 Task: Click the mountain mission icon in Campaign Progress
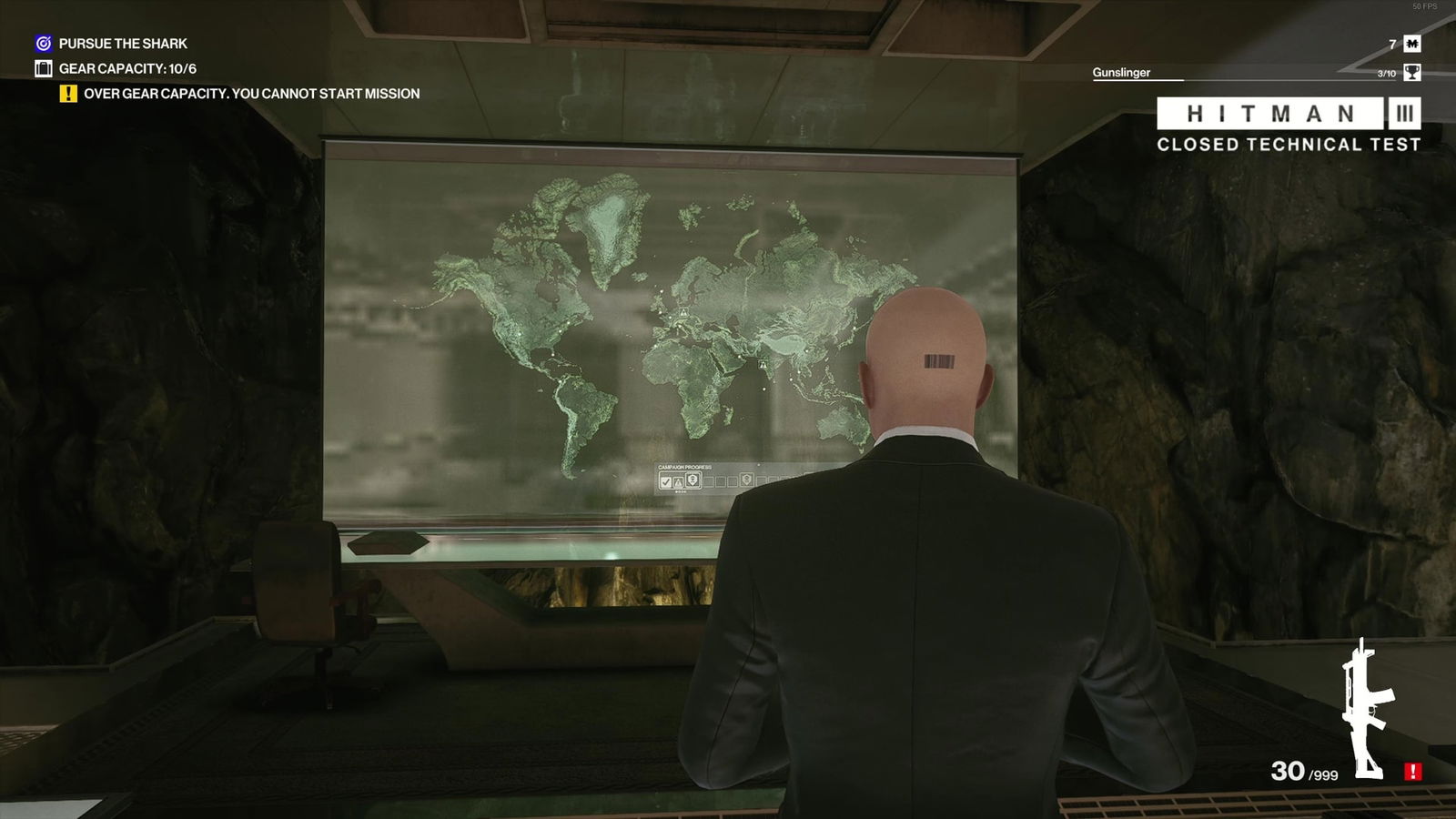tap(678, 480)
